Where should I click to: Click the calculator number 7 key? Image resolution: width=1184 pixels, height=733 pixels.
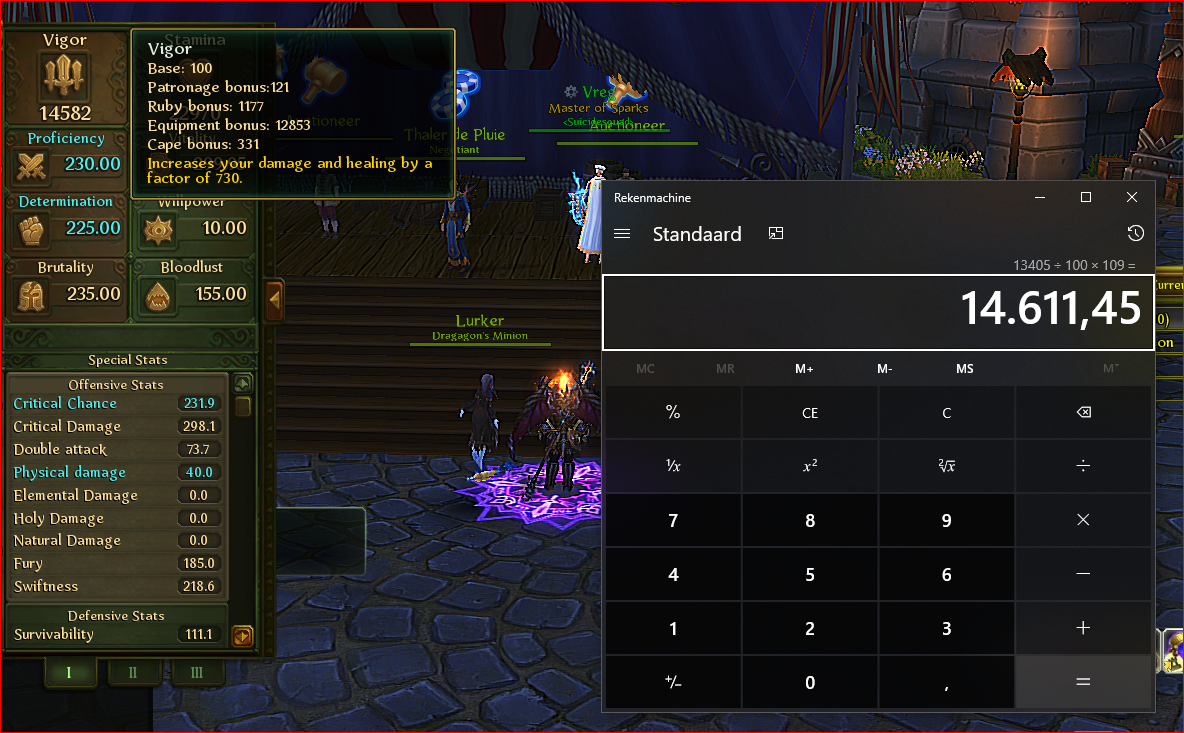coord(673,521)
